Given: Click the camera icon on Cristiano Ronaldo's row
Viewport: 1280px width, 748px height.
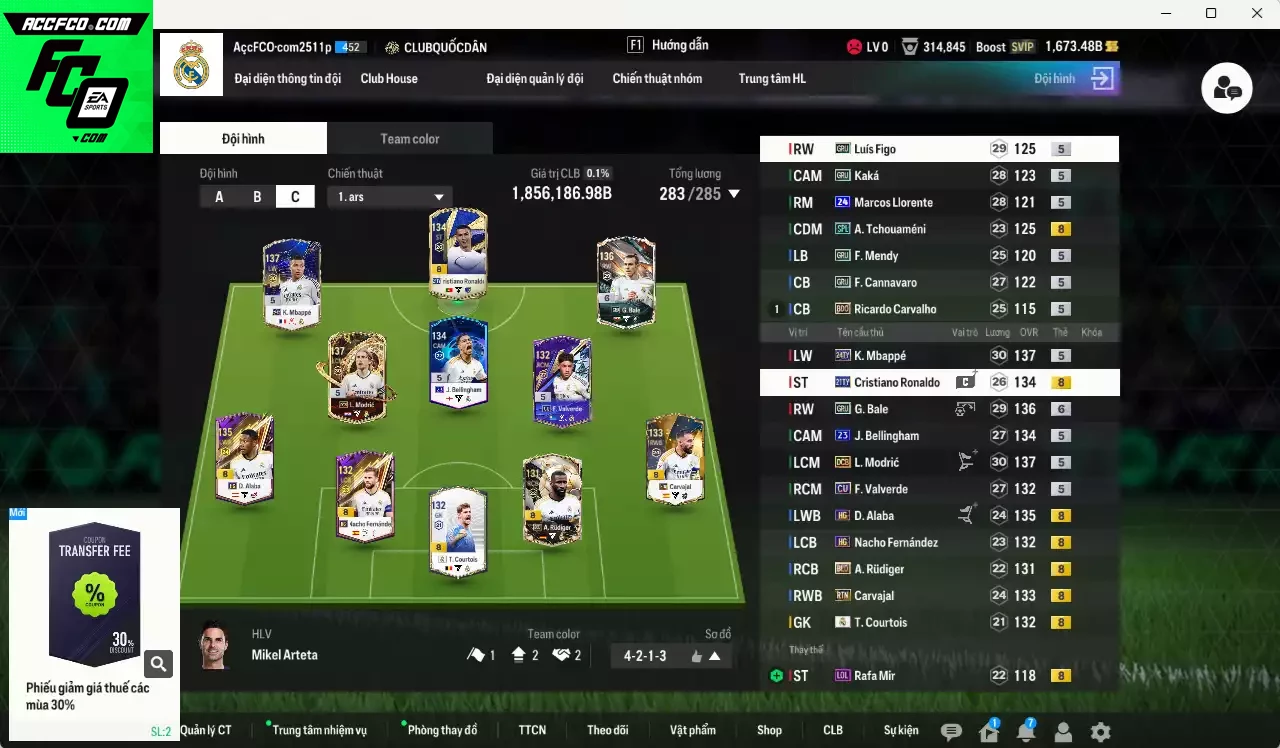Looking at the screenshot, I should coord(966,380).
